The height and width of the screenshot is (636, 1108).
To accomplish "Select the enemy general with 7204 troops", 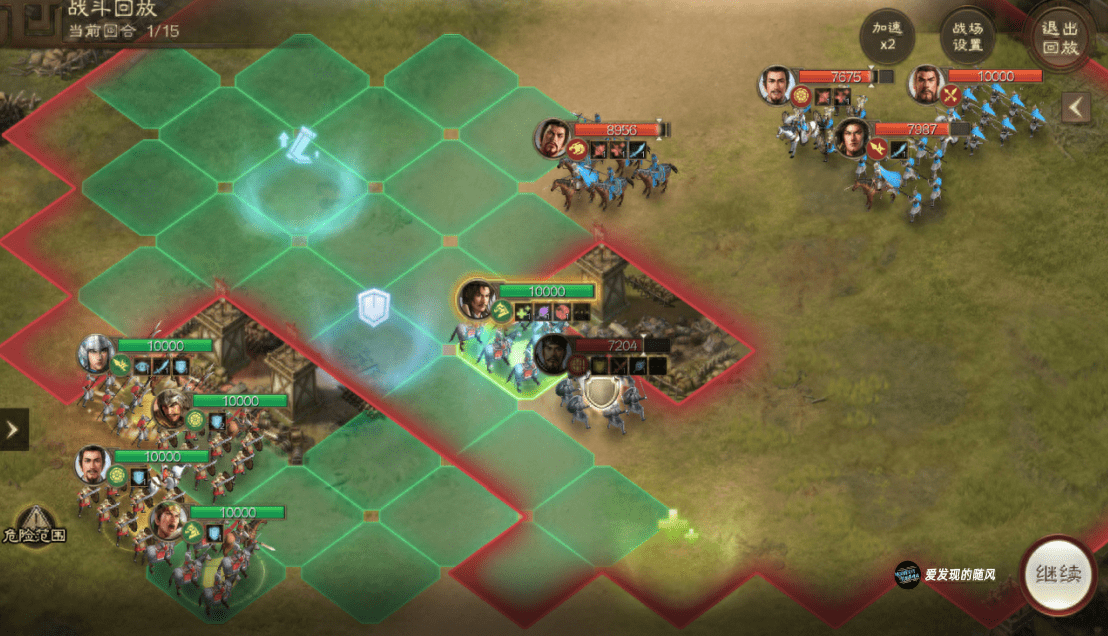I will tap(552, 353).
